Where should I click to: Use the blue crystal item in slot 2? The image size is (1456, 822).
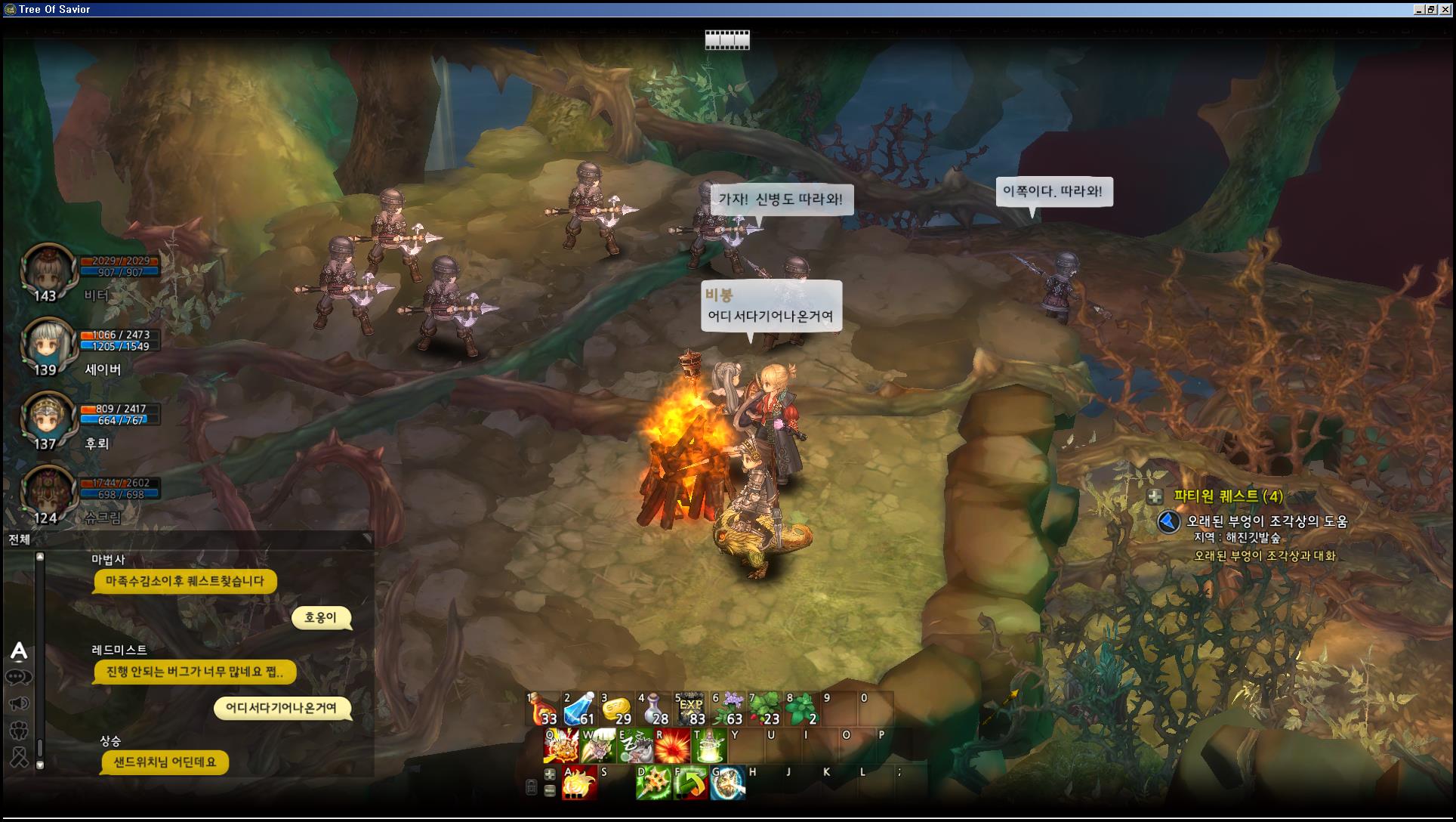[579, 709]
